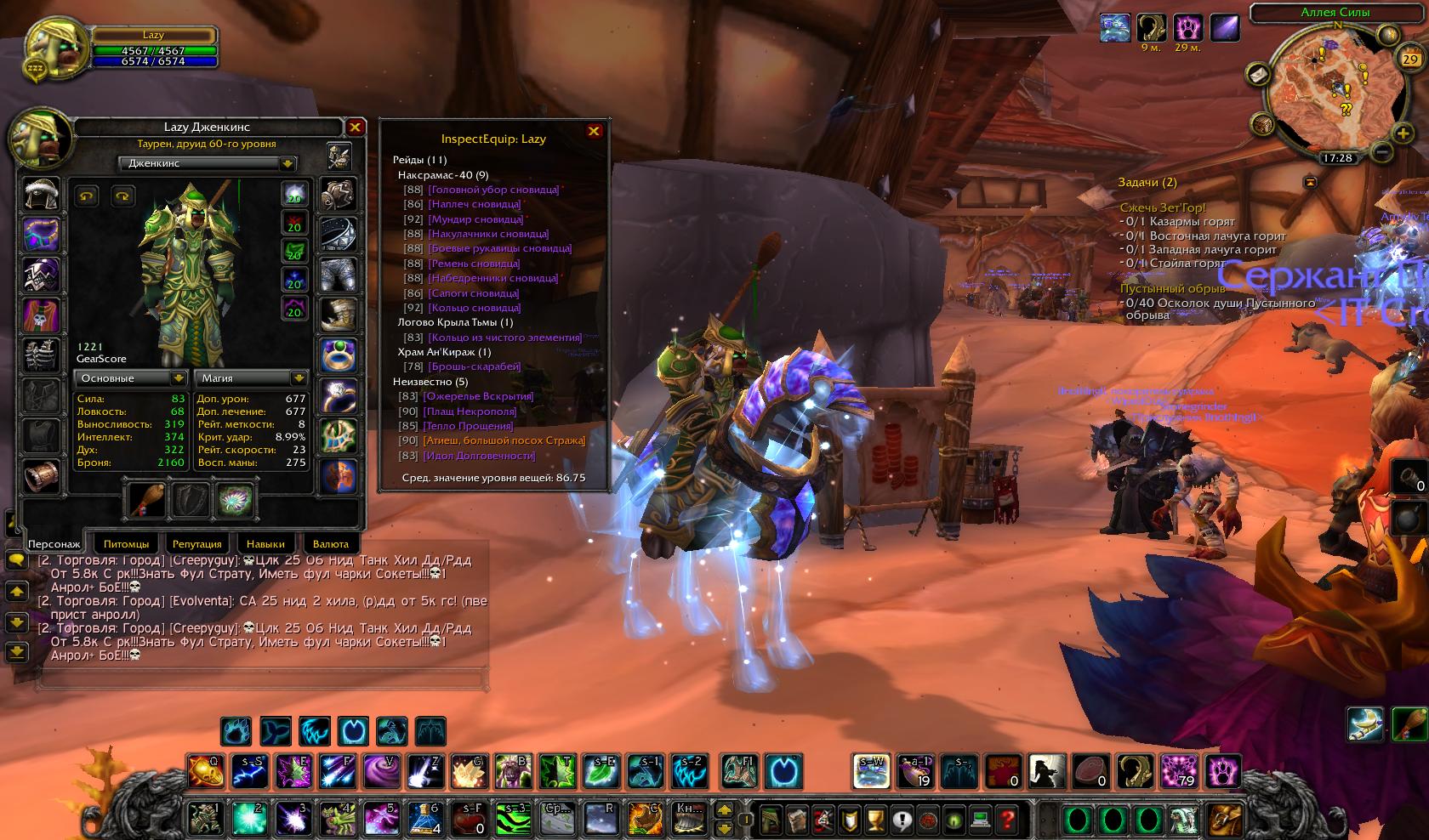Show the Навыки tab
The width and height of the screenshot is (1429, 840).
pos(265,543)
